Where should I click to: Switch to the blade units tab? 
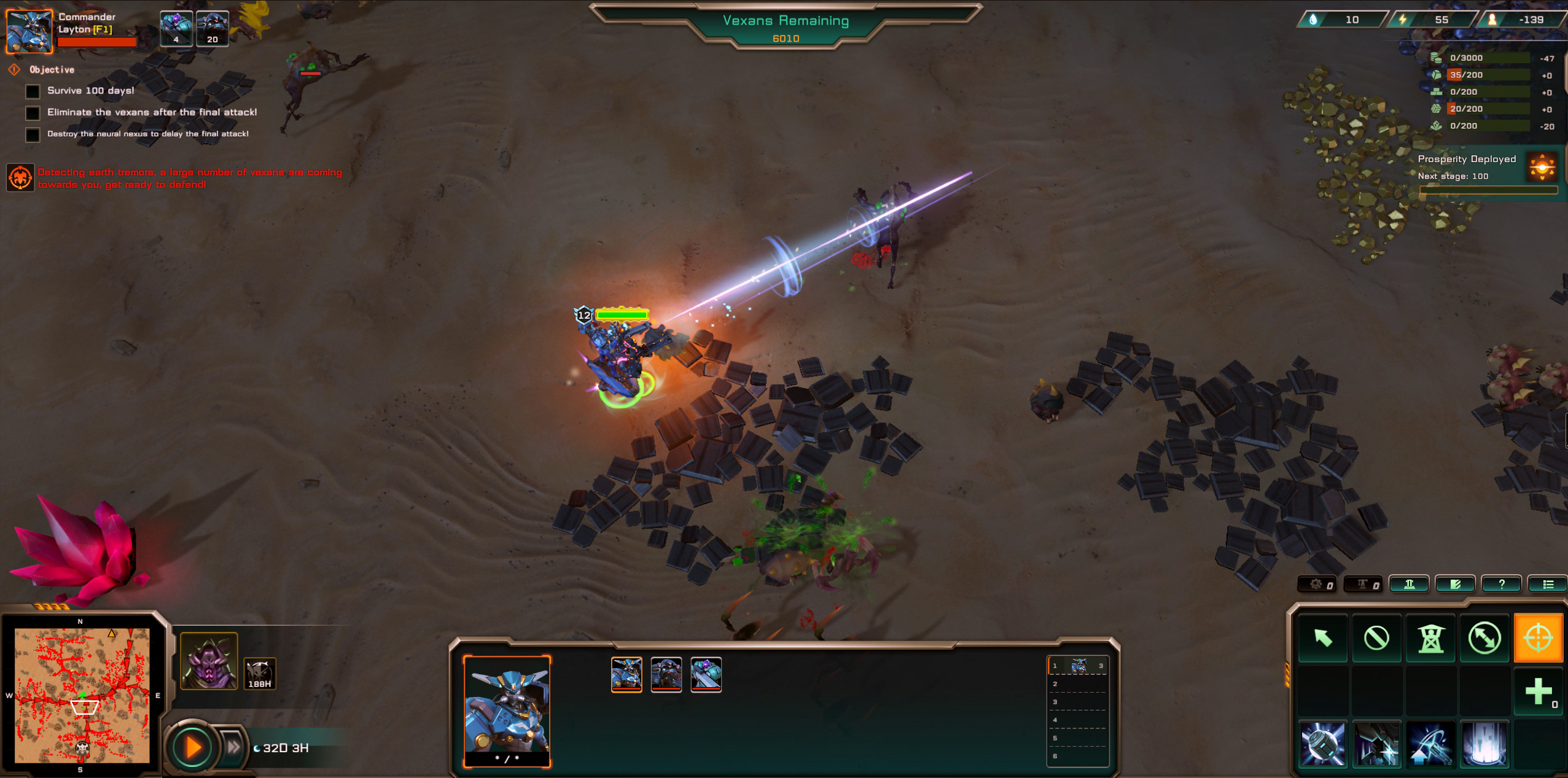tap(1454, 583)
